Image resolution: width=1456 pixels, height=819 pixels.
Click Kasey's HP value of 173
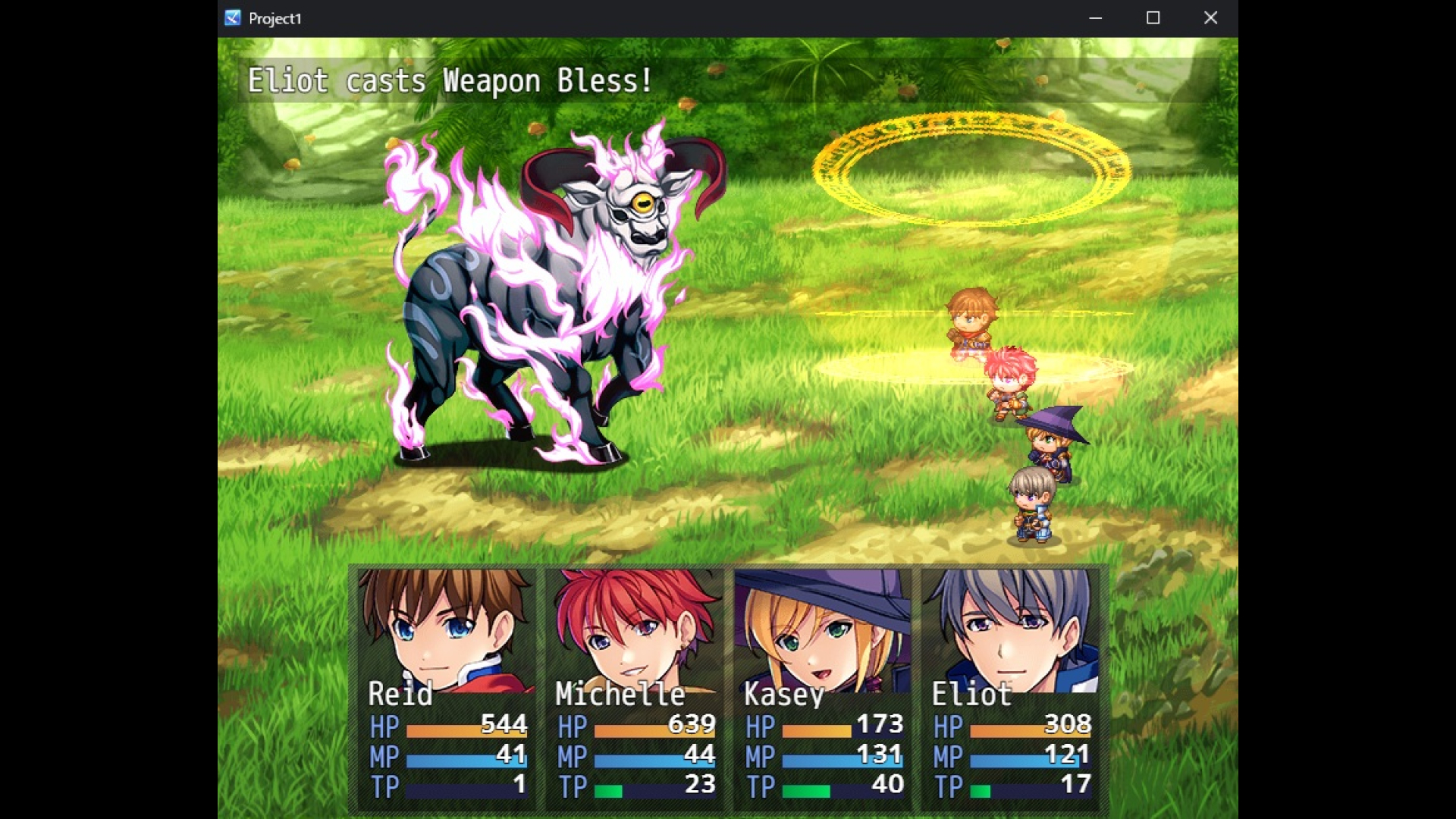(x=880, y=724)
